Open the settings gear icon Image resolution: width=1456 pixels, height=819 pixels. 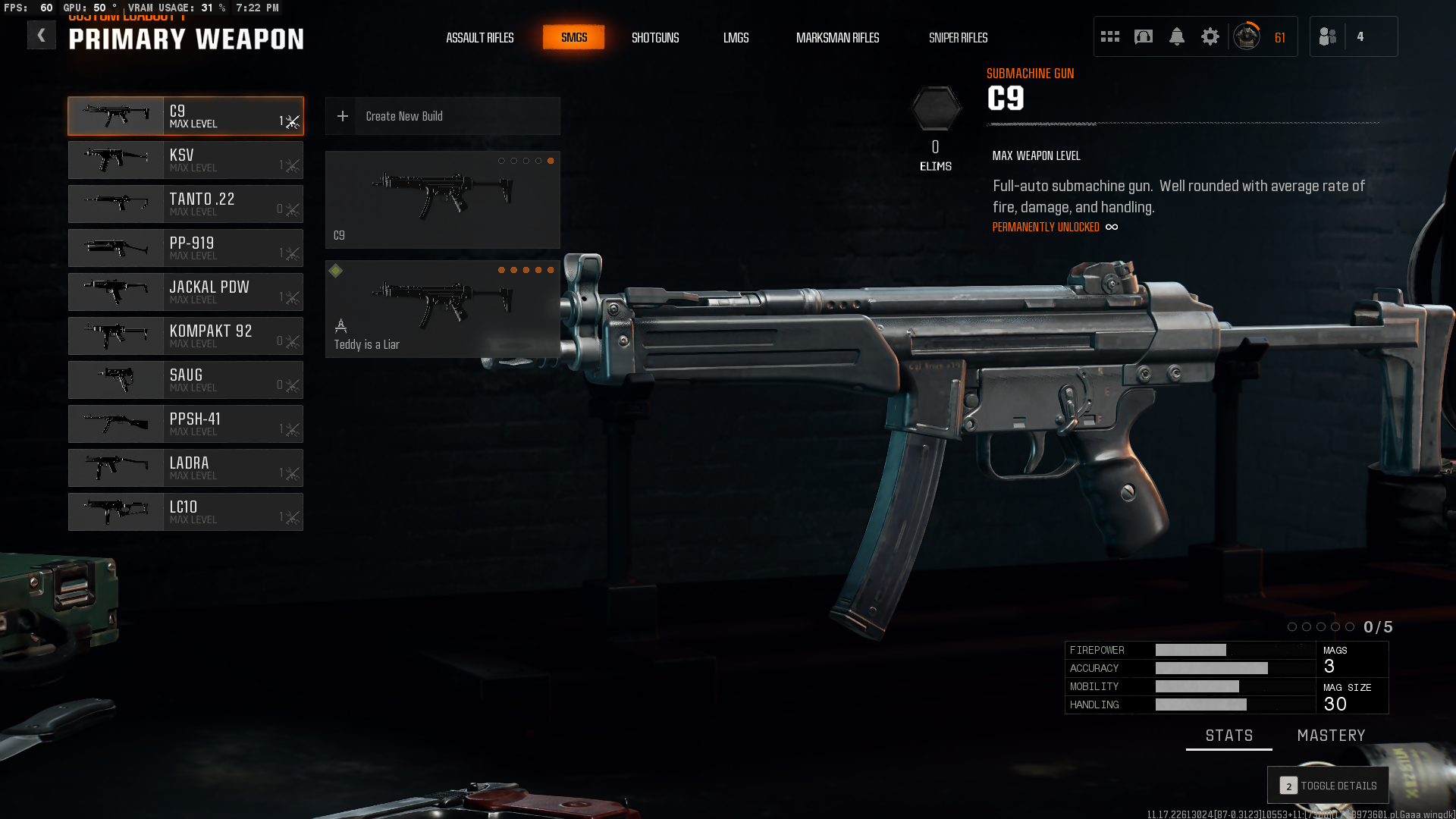tap(1210, 36)
